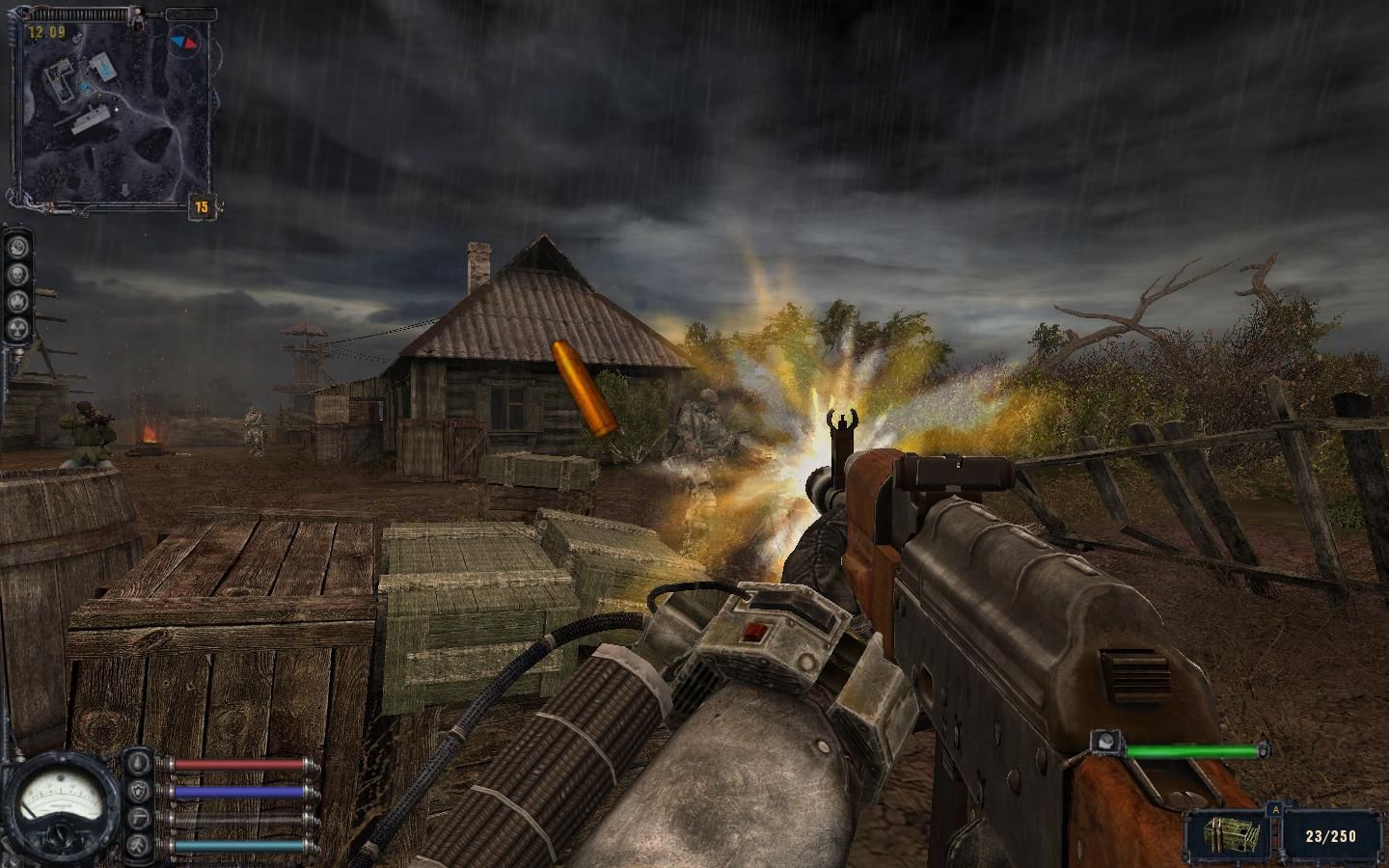Click the yellow 15 counter below minimap
The image size is (1389, 868).
pyautogui.click(x=202, y=206)
